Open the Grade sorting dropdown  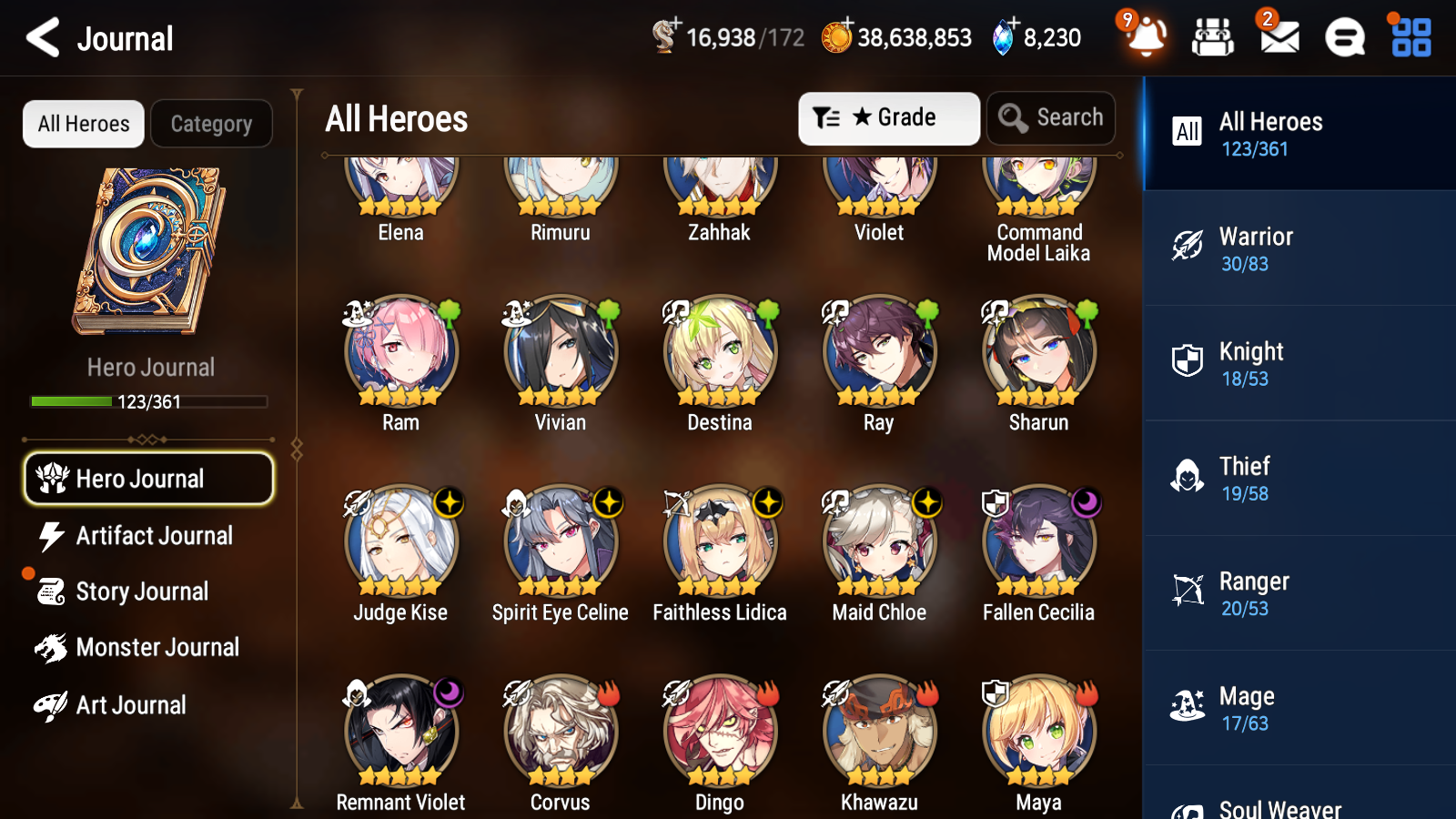(x=888, y=117)
